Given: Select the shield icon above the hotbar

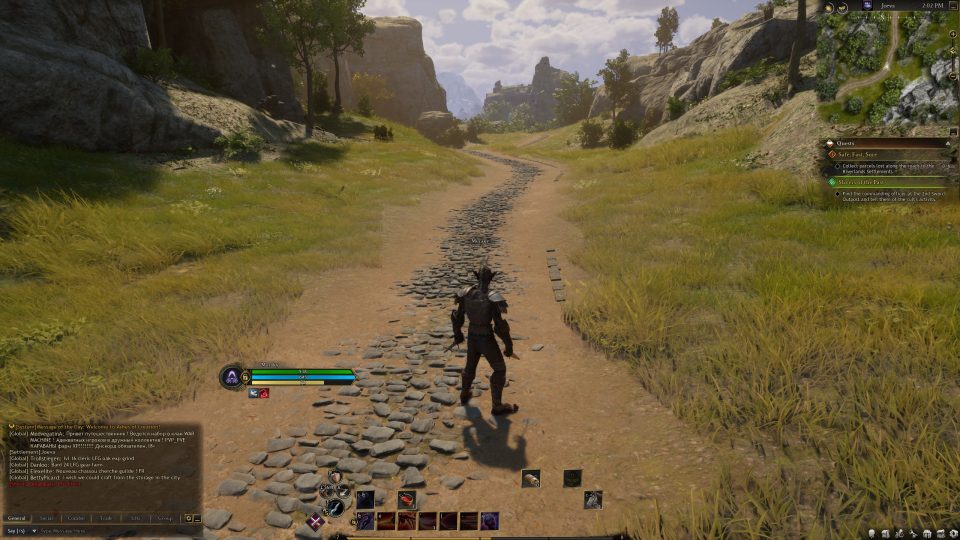Looking at the screenshot, I should point(335,476).
